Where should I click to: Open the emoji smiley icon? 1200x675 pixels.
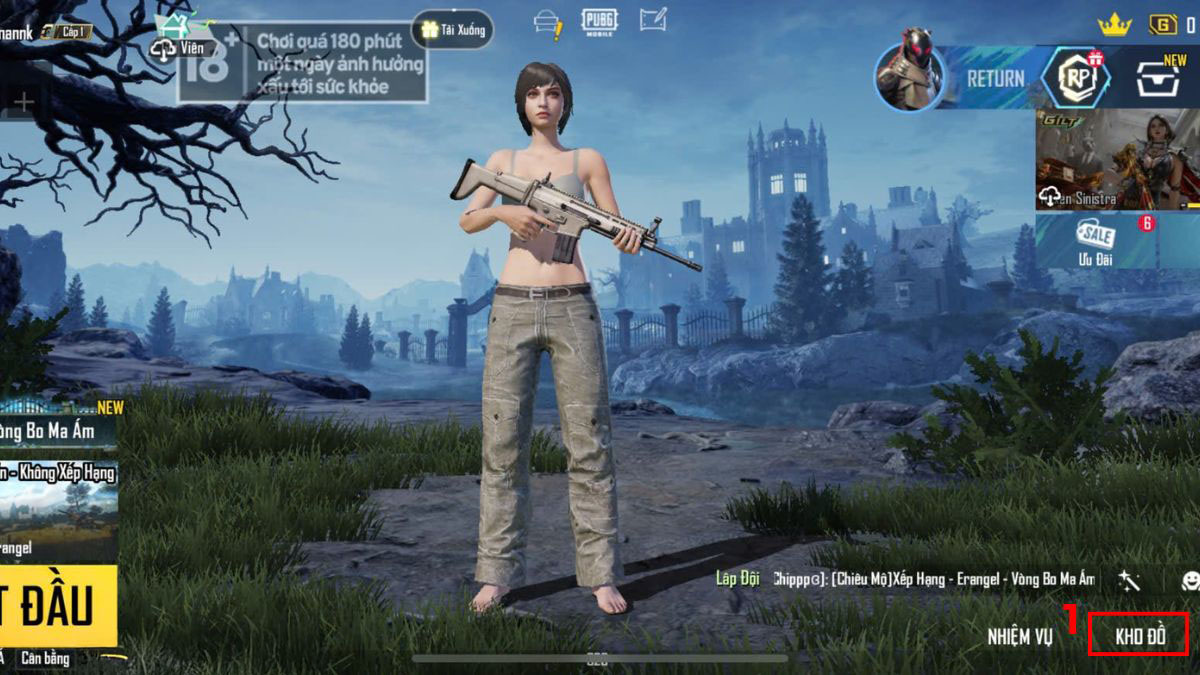click(1190, 580)
